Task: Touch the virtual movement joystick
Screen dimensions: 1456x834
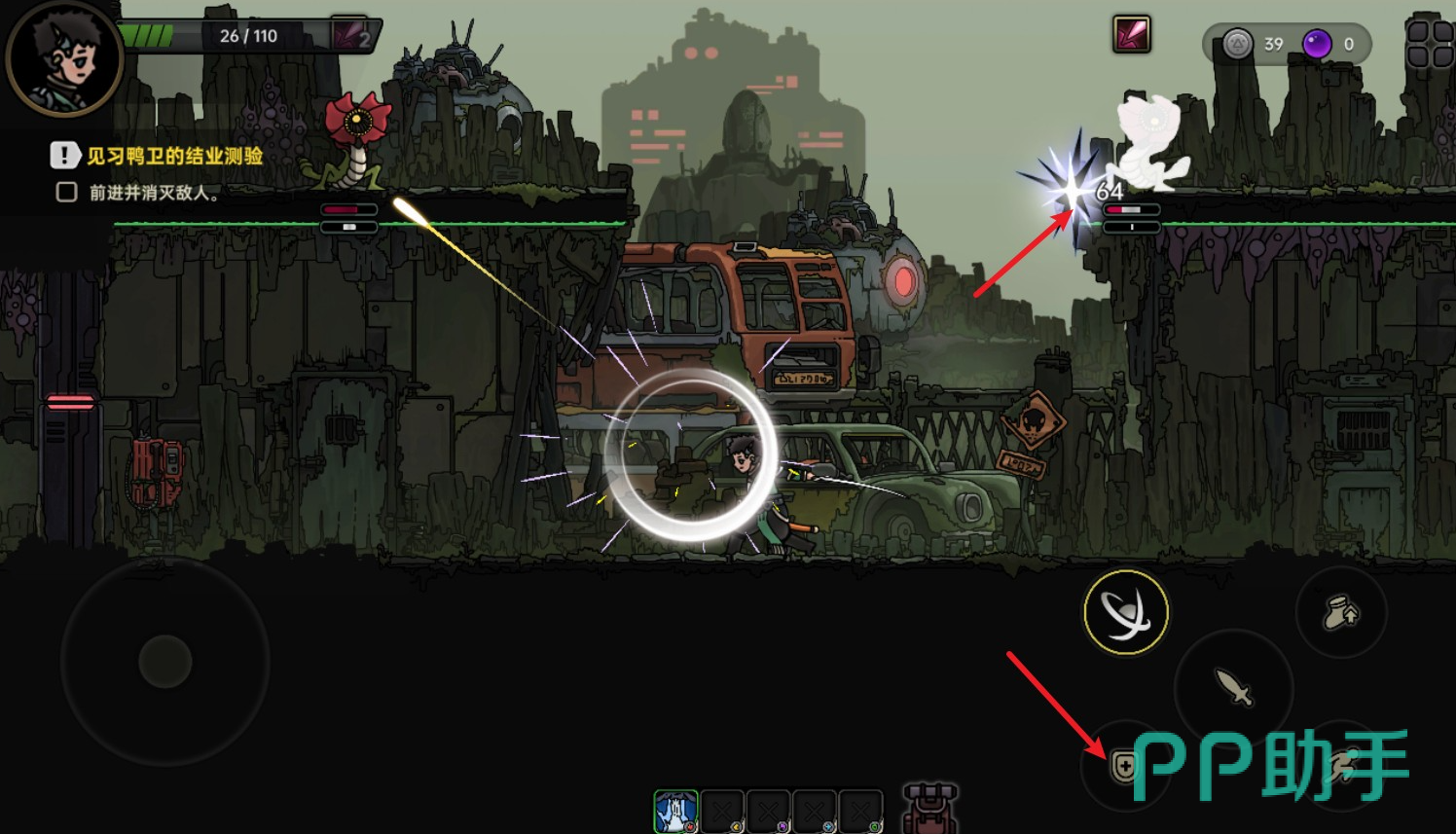Action: (x=165, y=662)
